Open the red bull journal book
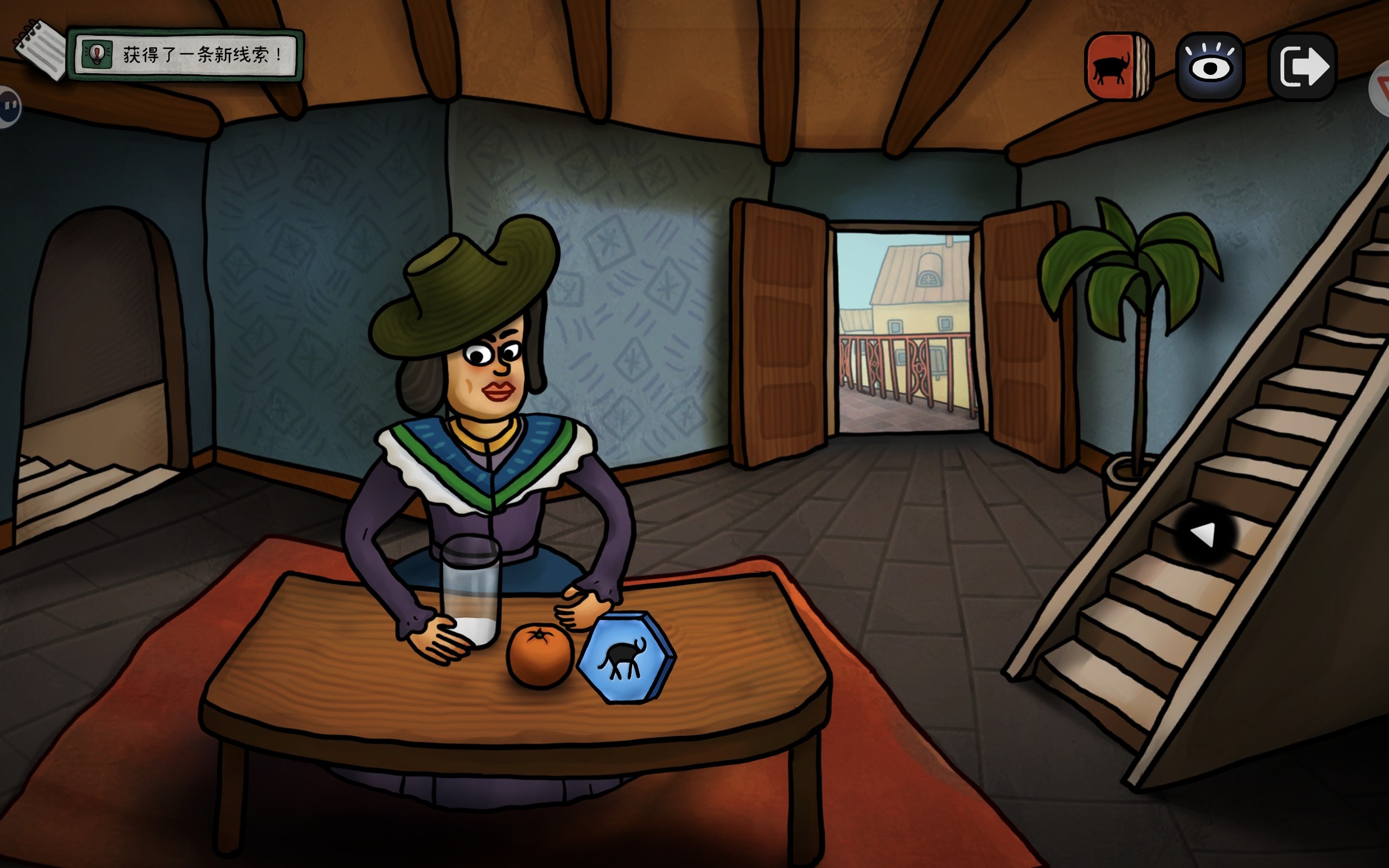The image size is (1389, 868). click(x=1118, y=67)
